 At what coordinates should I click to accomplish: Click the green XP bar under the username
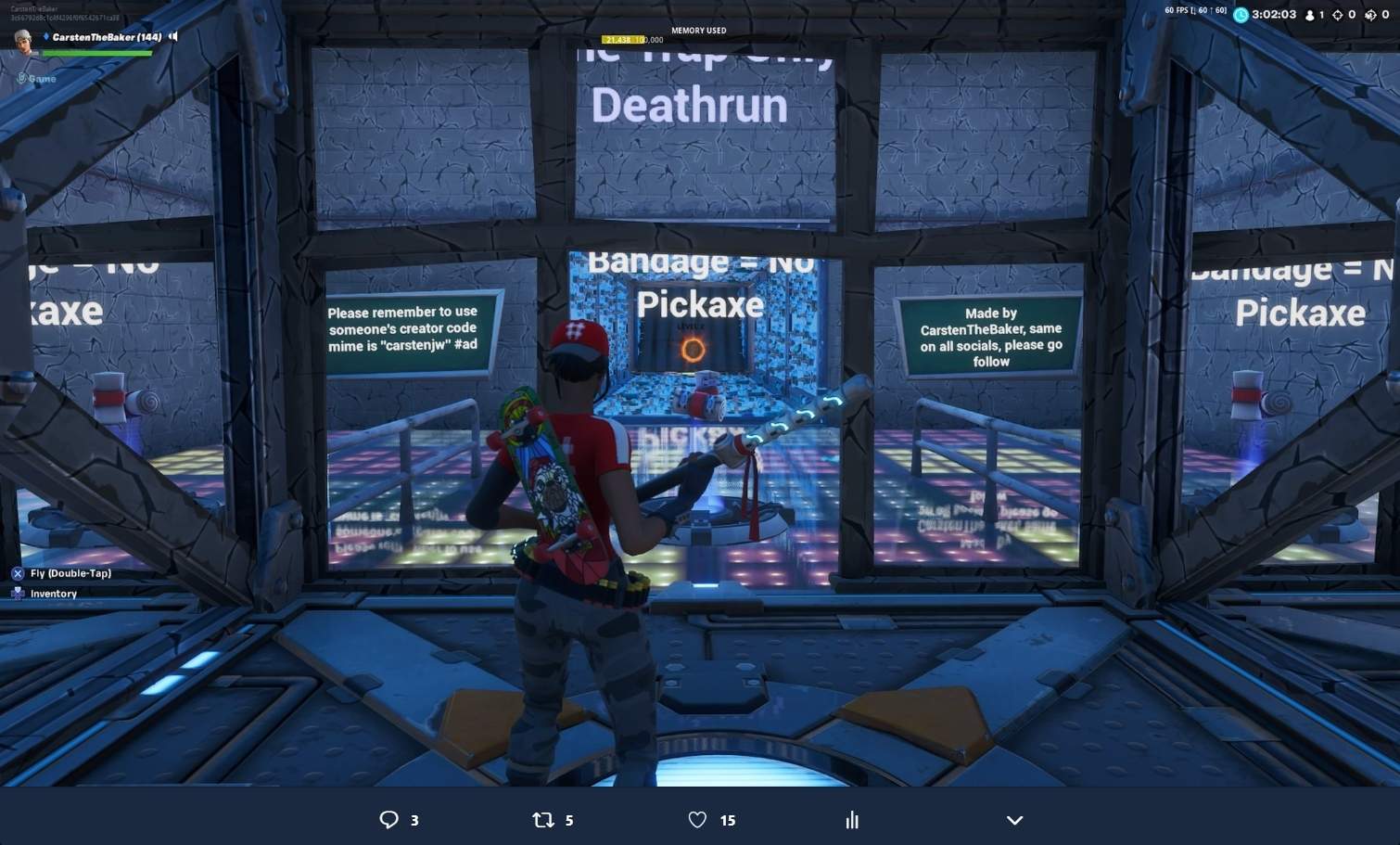[x=93, y=53]
